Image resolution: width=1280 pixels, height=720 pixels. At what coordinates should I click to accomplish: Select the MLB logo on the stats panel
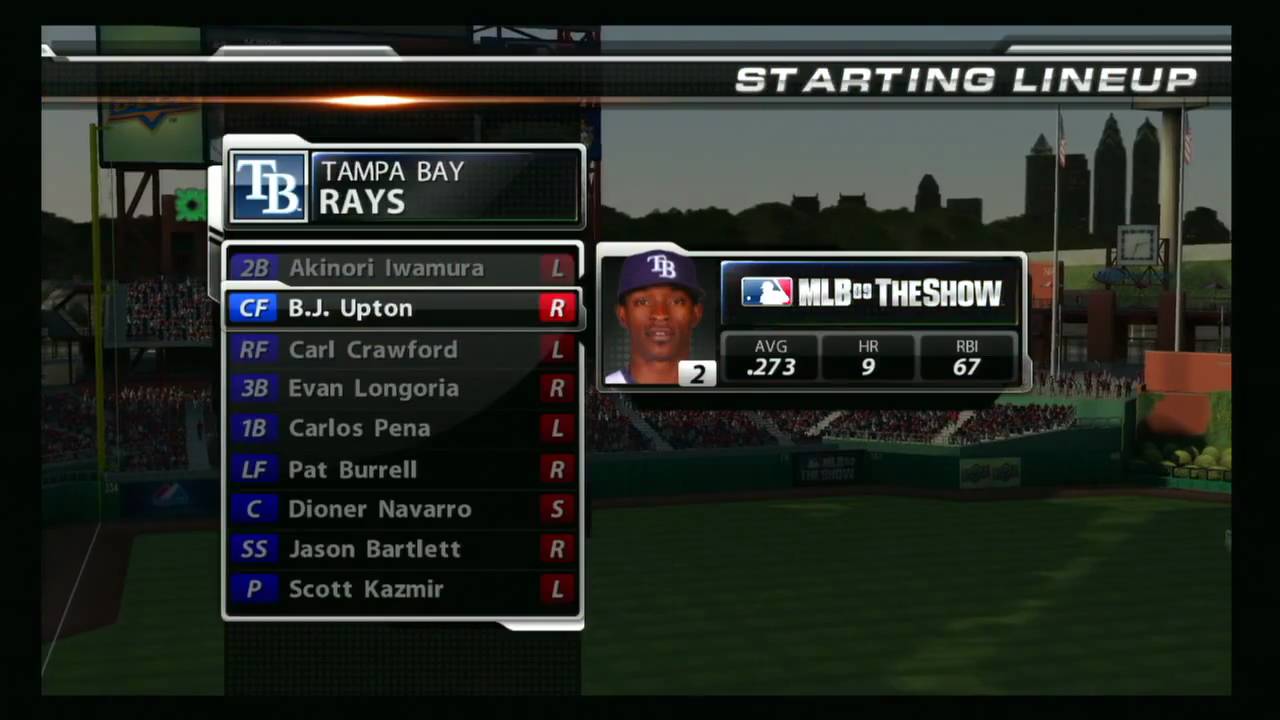pos(766,292)
